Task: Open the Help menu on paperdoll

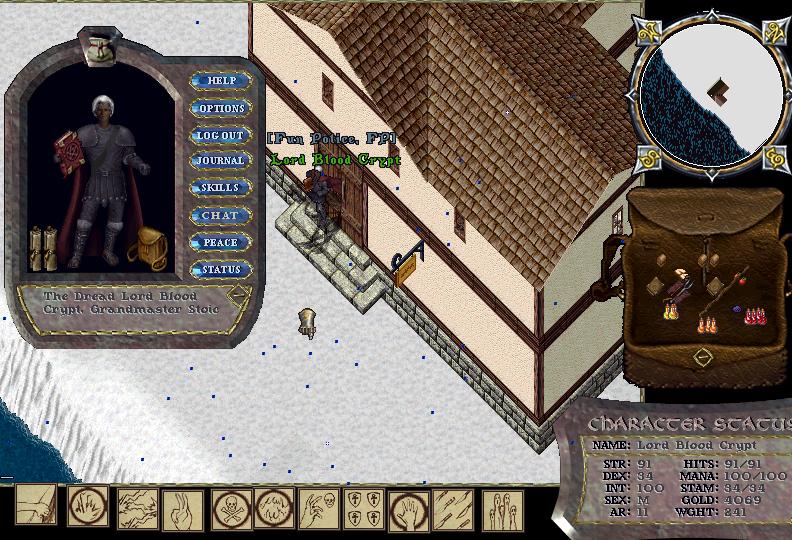Action: pyautogui.click(x=220, y=81)
